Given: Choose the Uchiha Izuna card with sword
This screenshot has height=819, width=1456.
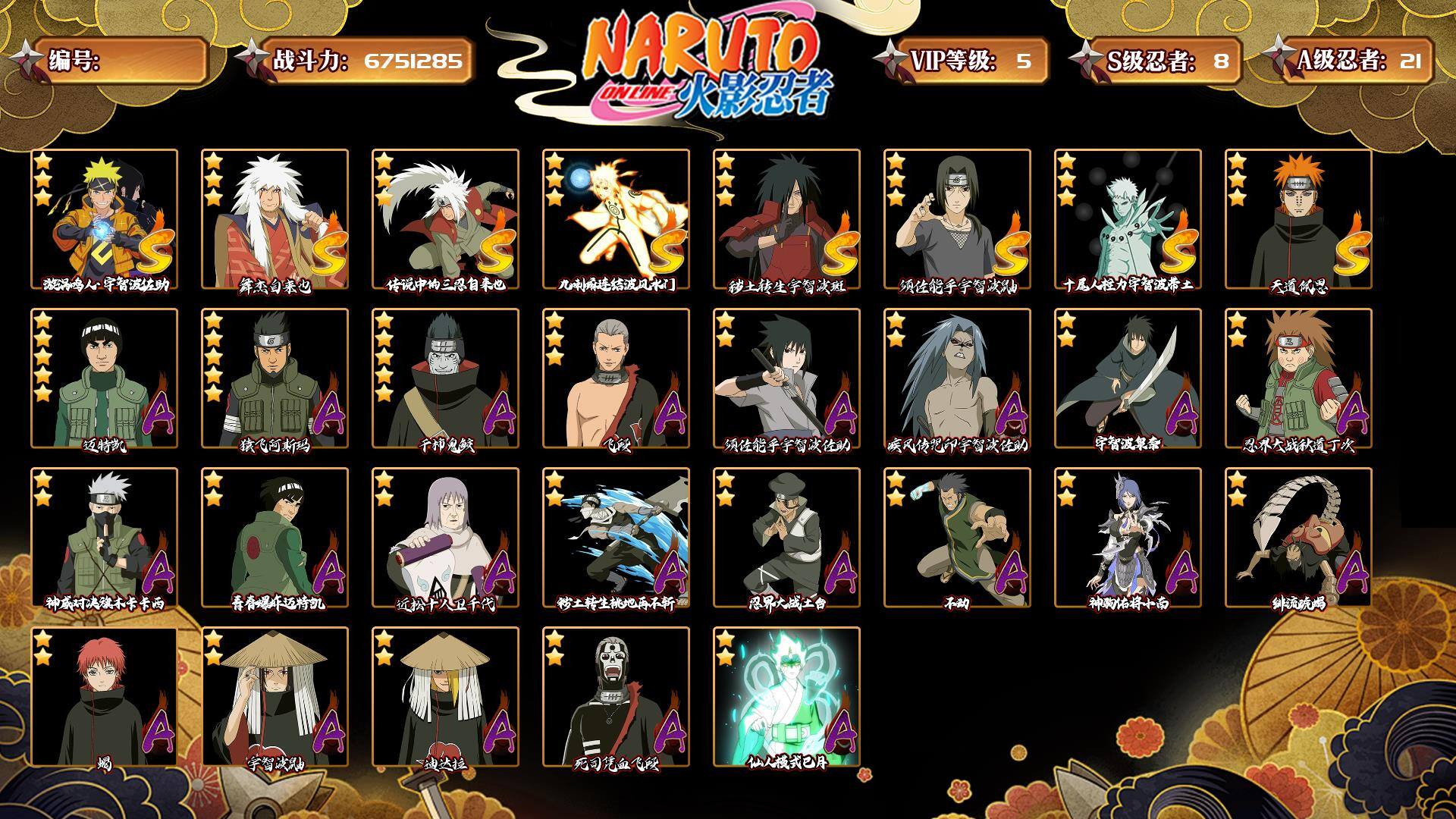Looking at the screenshot, I should point(1128,378).
